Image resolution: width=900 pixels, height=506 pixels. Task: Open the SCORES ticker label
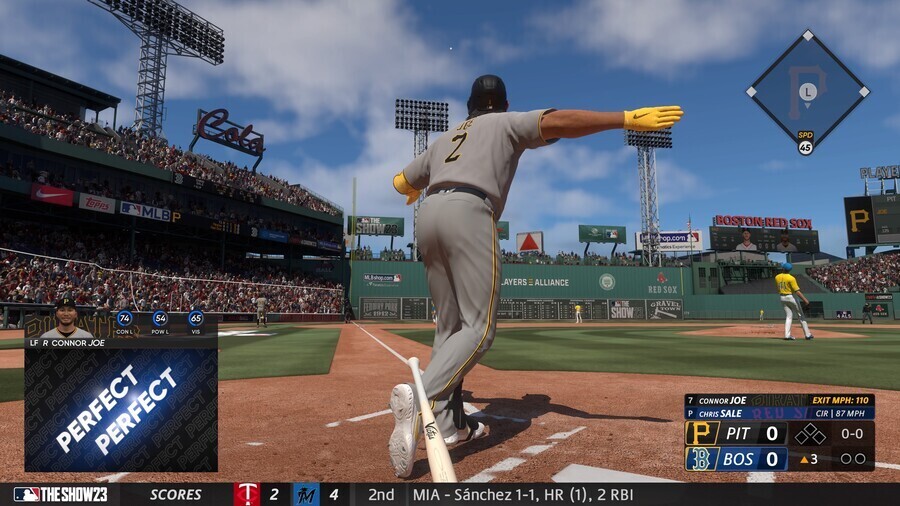click(x=176, y=494)
